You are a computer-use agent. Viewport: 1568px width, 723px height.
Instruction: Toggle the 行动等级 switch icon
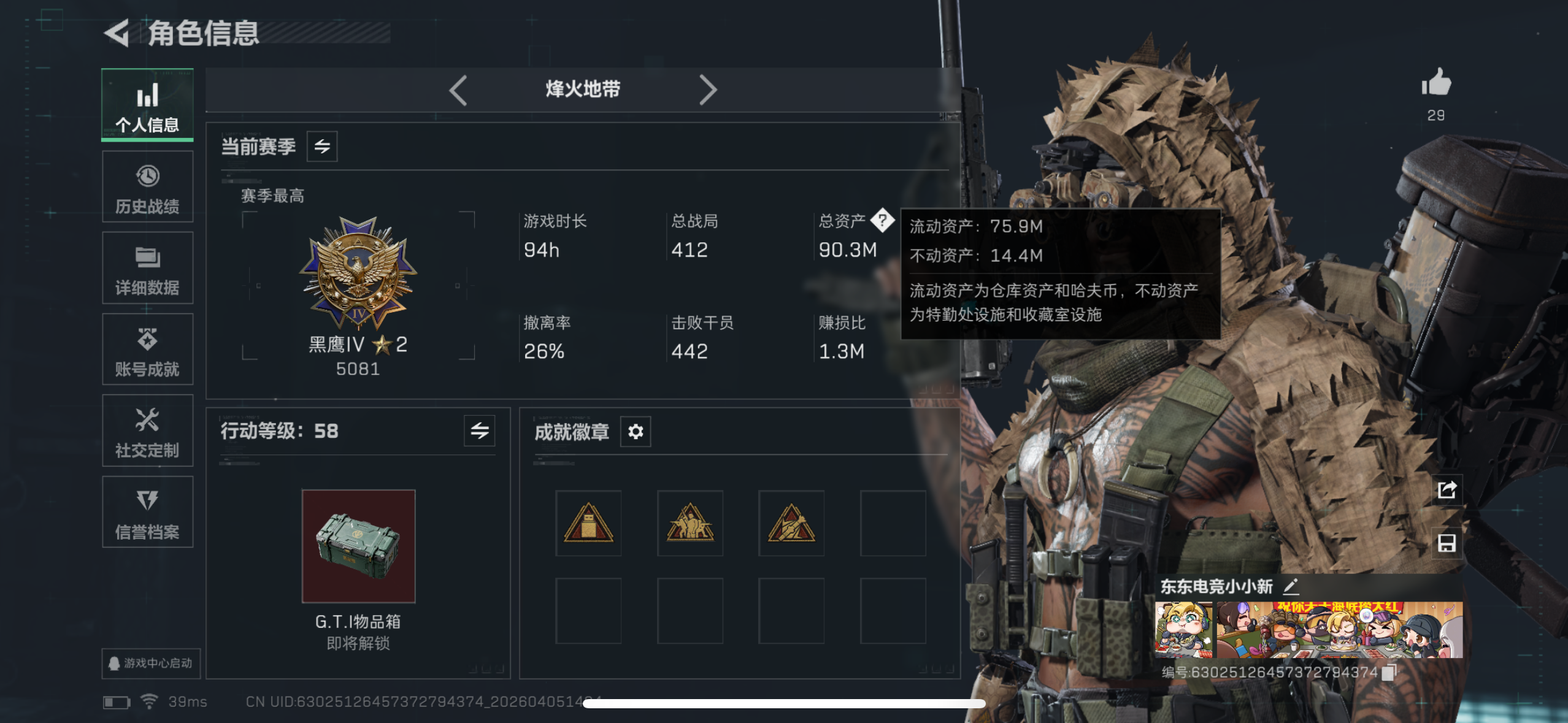coord(479,431)
